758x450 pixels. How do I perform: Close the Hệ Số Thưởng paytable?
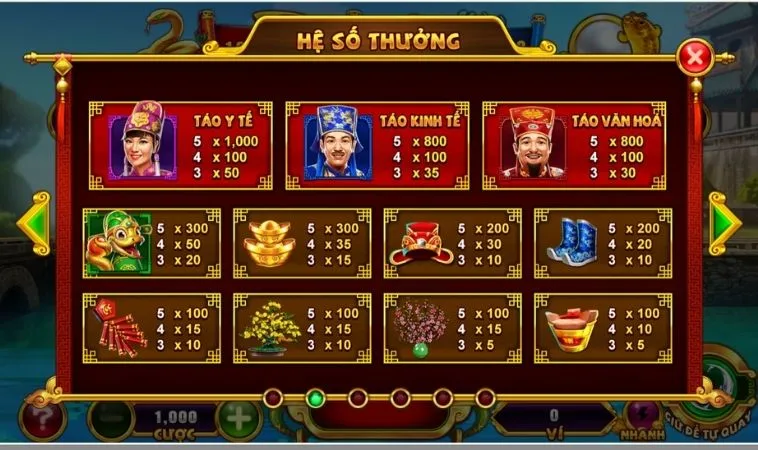point(691,58)
